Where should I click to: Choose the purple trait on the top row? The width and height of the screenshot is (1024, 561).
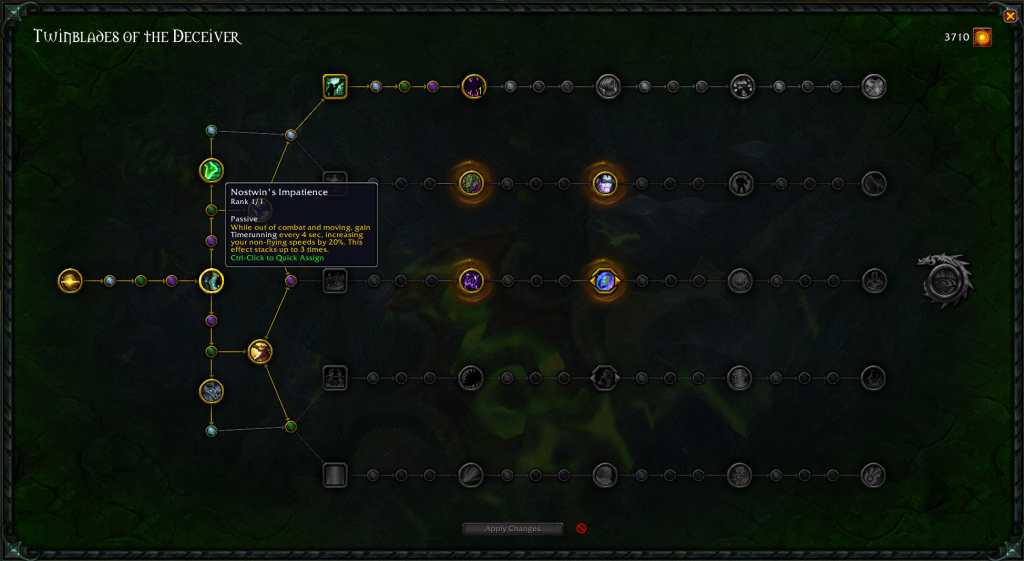(x=474, y=86)
